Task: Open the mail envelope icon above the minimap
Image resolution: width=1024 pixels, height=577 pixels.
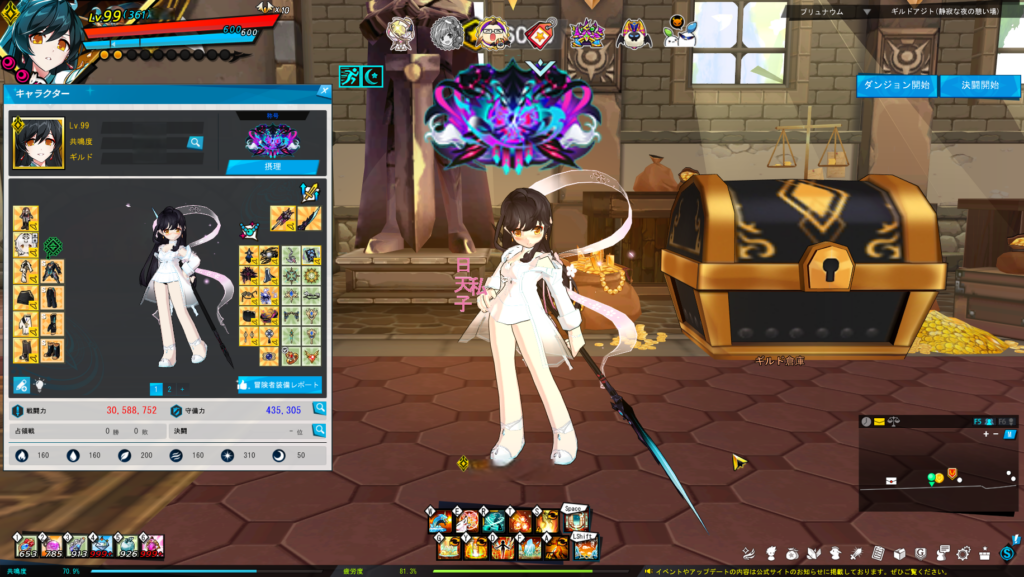Action: coord(879,422)
